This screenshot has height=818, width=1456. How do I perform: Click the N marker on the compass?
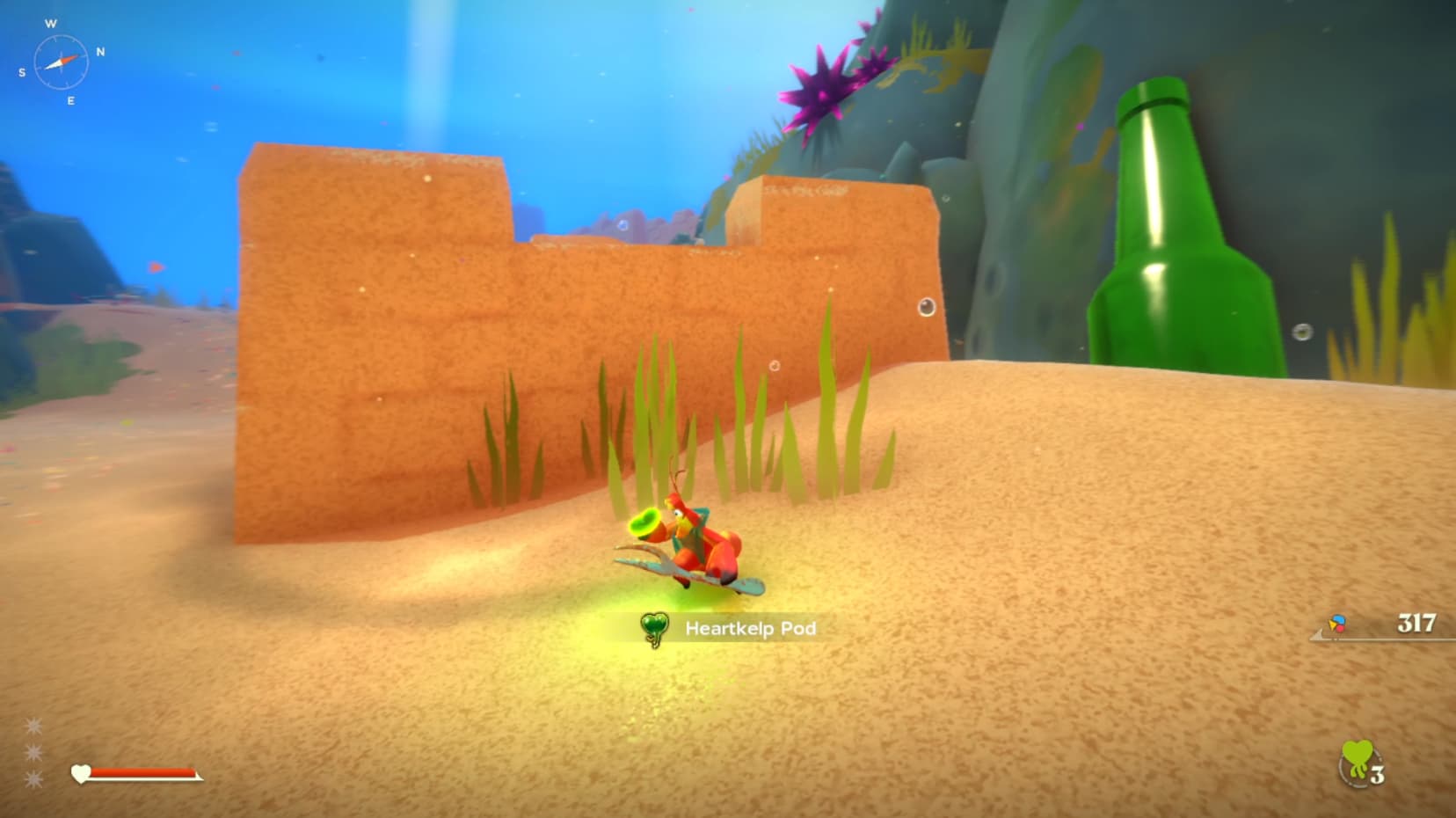click(x=100, y=50)
